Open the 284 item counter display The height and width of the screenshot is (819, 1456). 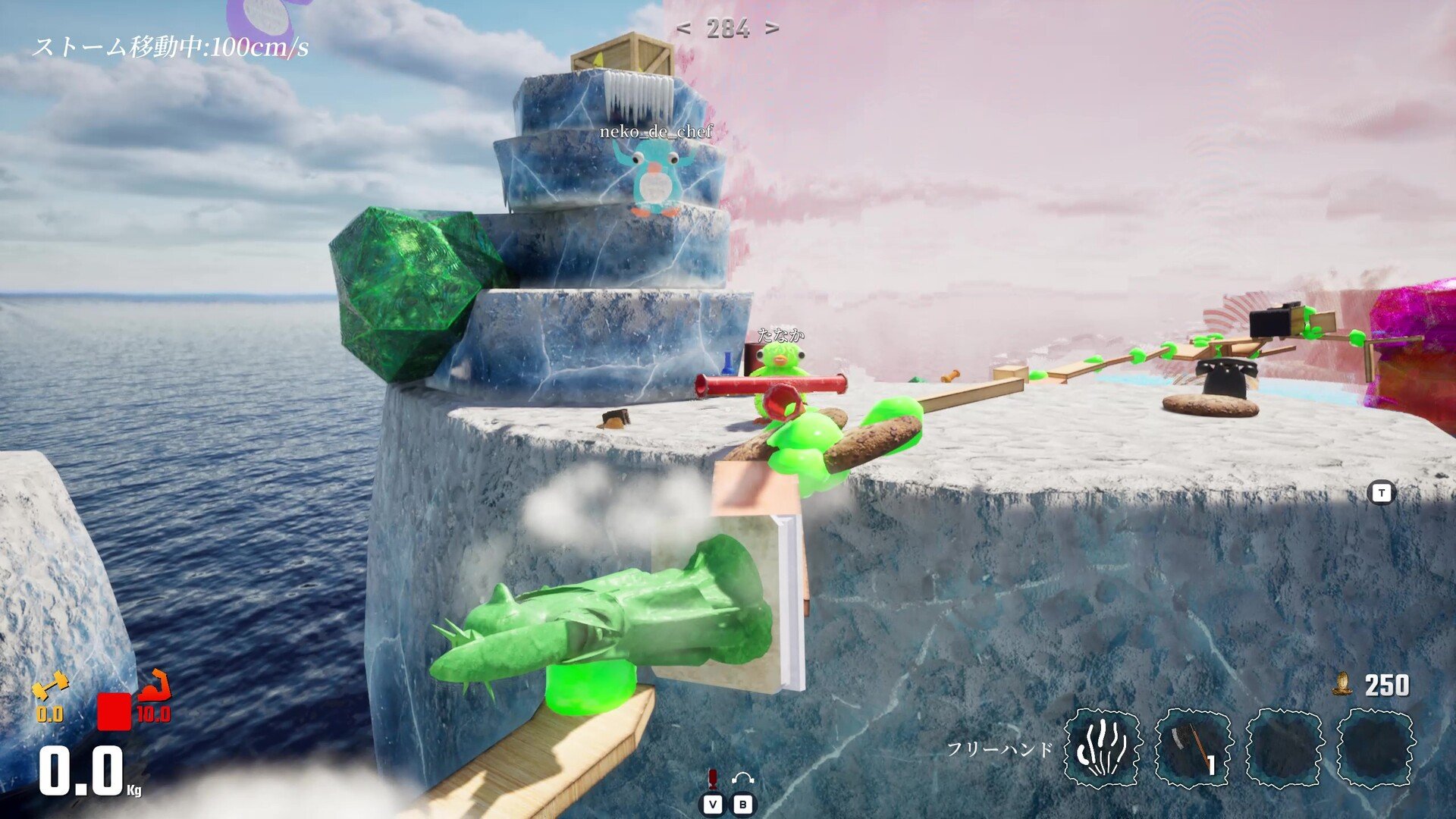[x=728, y=29]
